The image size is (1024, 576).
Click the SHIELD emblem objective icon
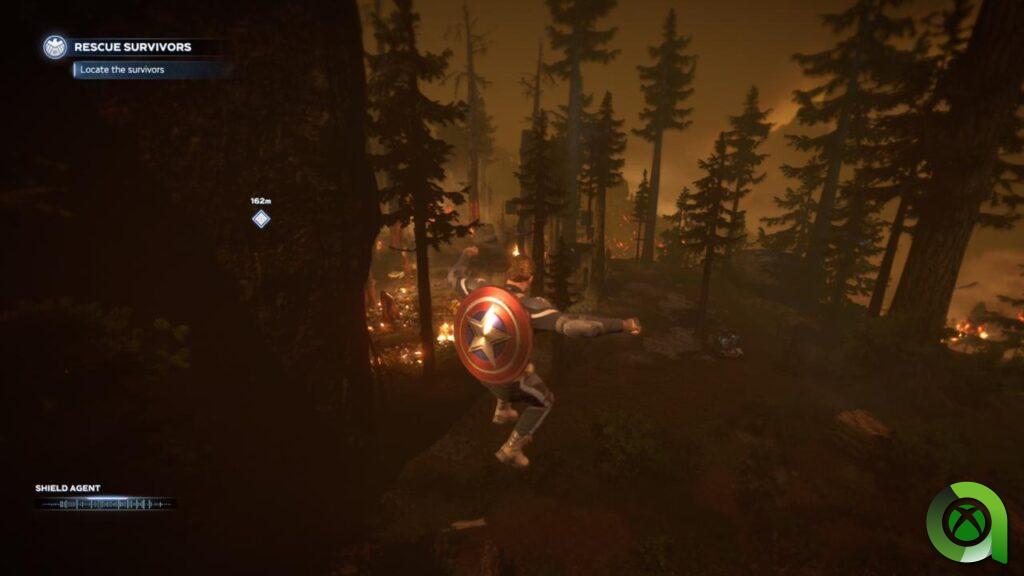54,47
